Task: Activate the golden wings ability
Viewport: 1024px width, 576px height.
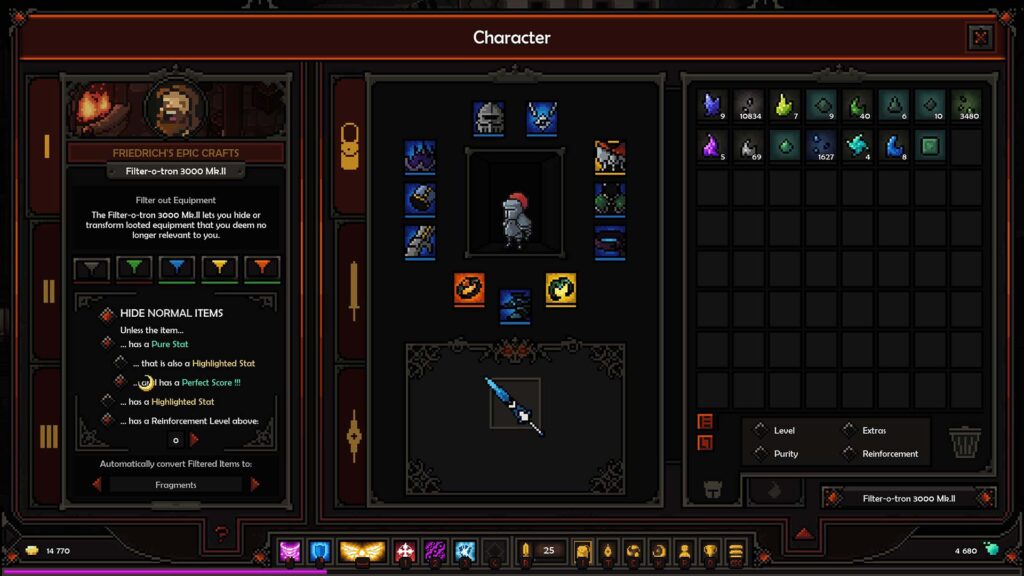Action: pyautogui.click(x=362, y=551)
